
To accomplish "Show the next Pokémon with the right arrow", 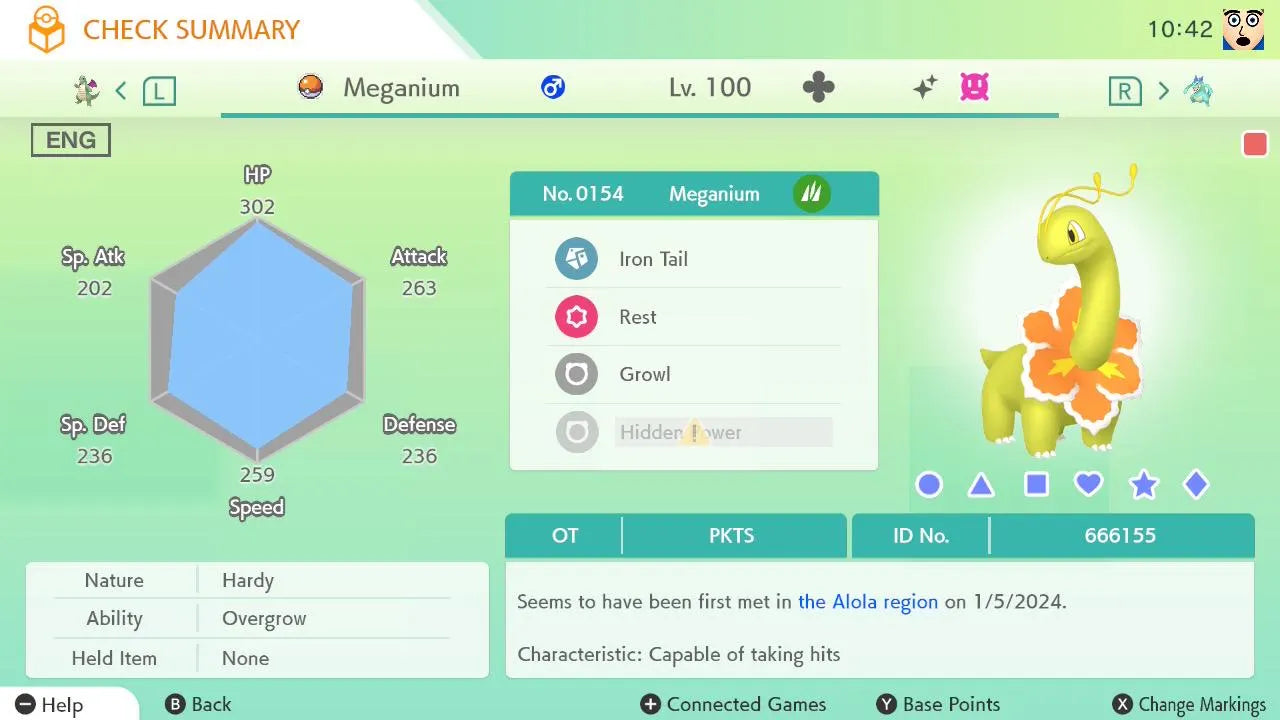I will 1163,91.
